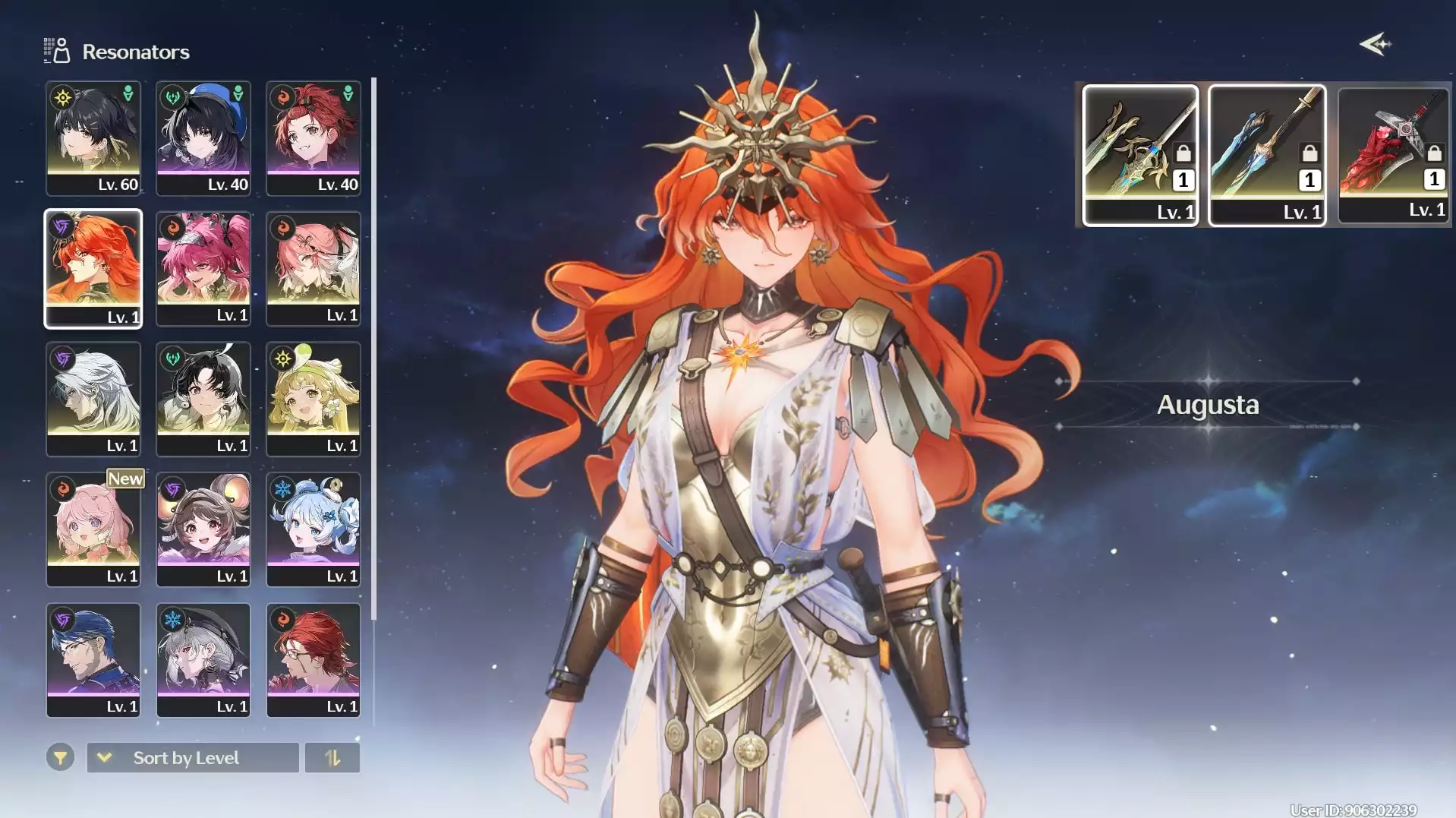Select the grey-haired resonator with black hat
This screenshot has height=818, width=1456.
(203, 661)
